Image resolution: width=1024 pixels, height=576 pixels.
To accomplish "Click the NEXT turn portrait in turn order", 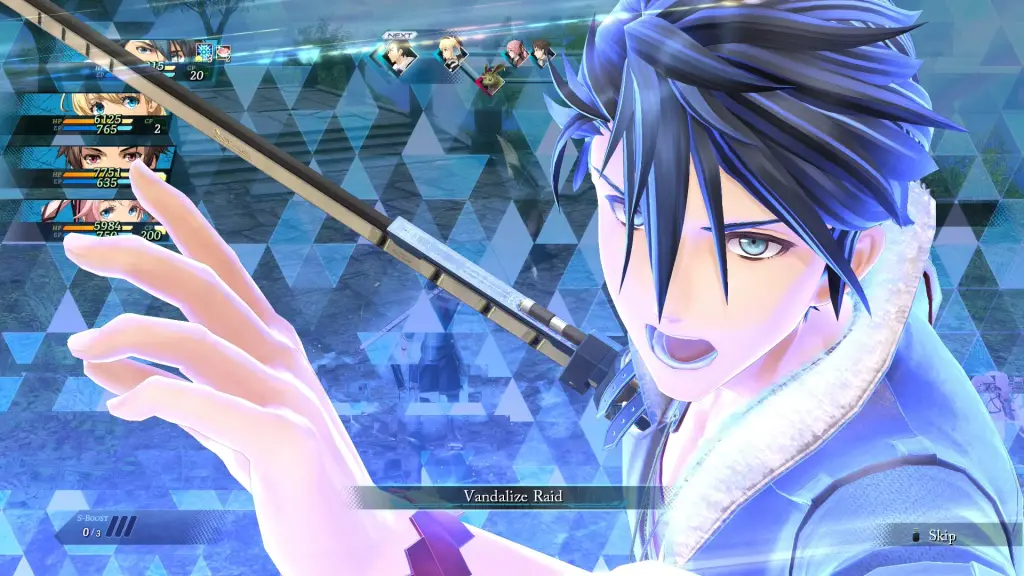I will (400, 57).
